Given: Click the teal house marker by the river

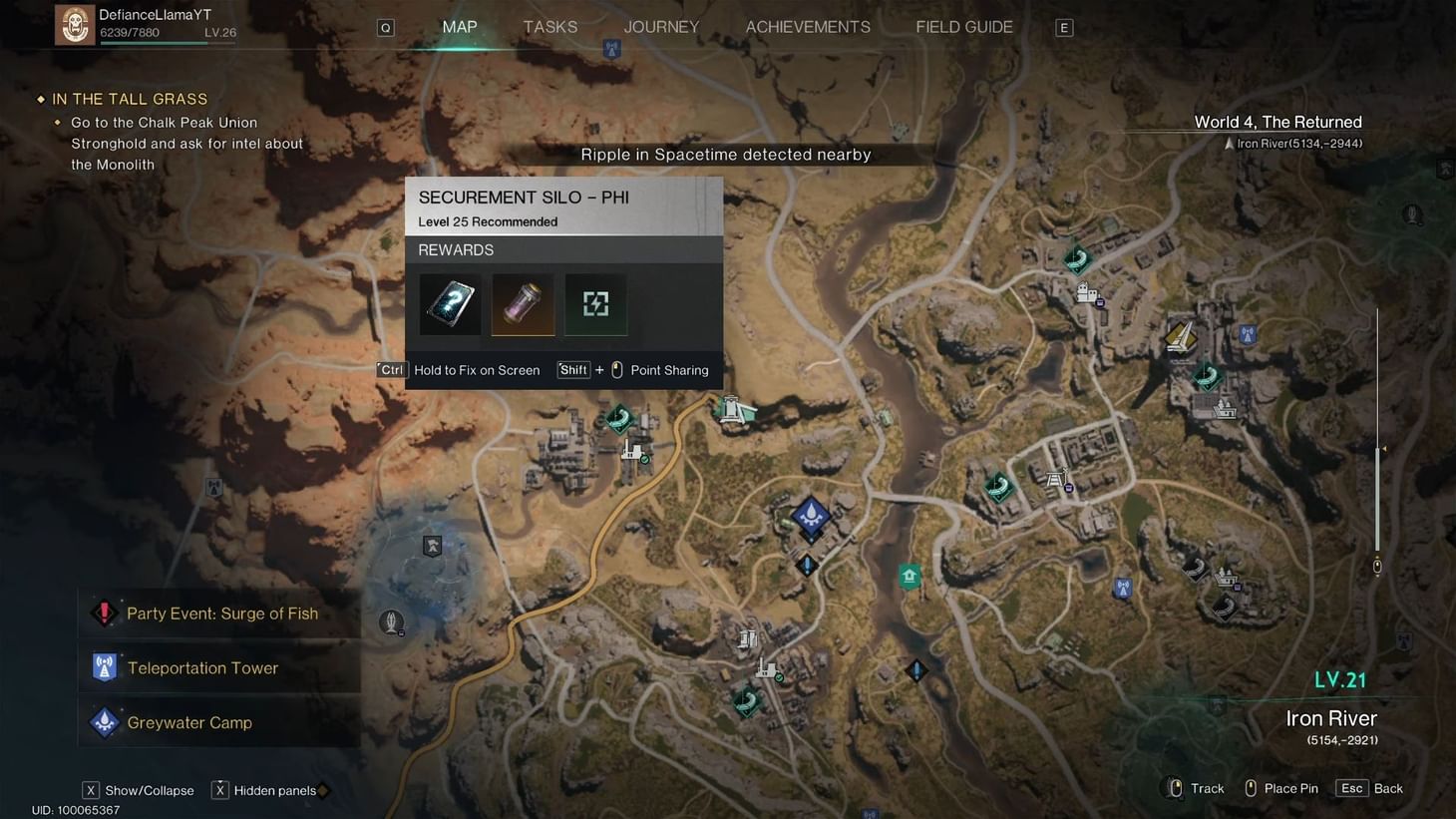Looking at the screenshot, I should 909,577.
